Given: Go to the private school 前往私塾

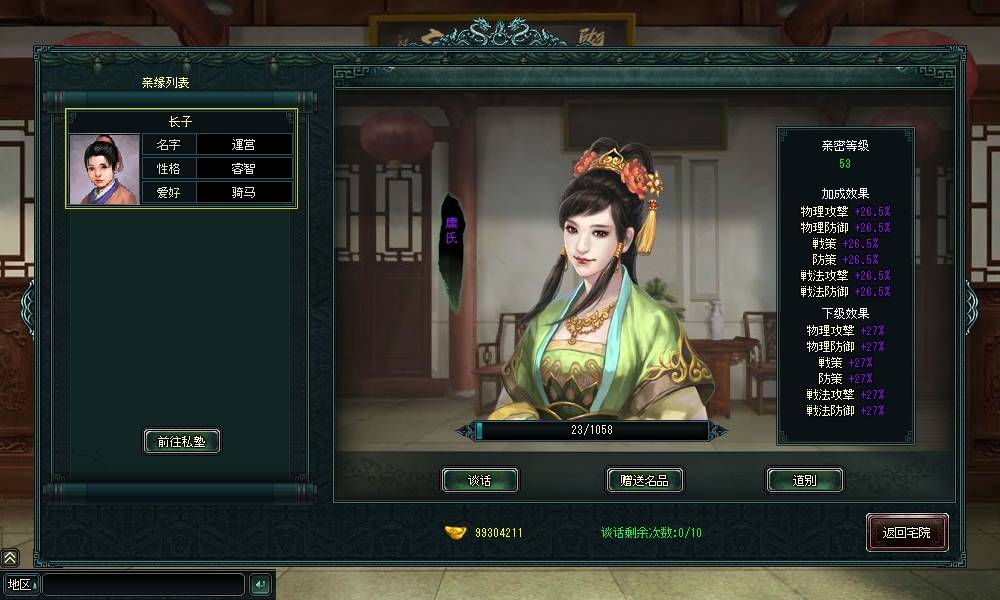Looking at the screenshot, I should (181, 441).
